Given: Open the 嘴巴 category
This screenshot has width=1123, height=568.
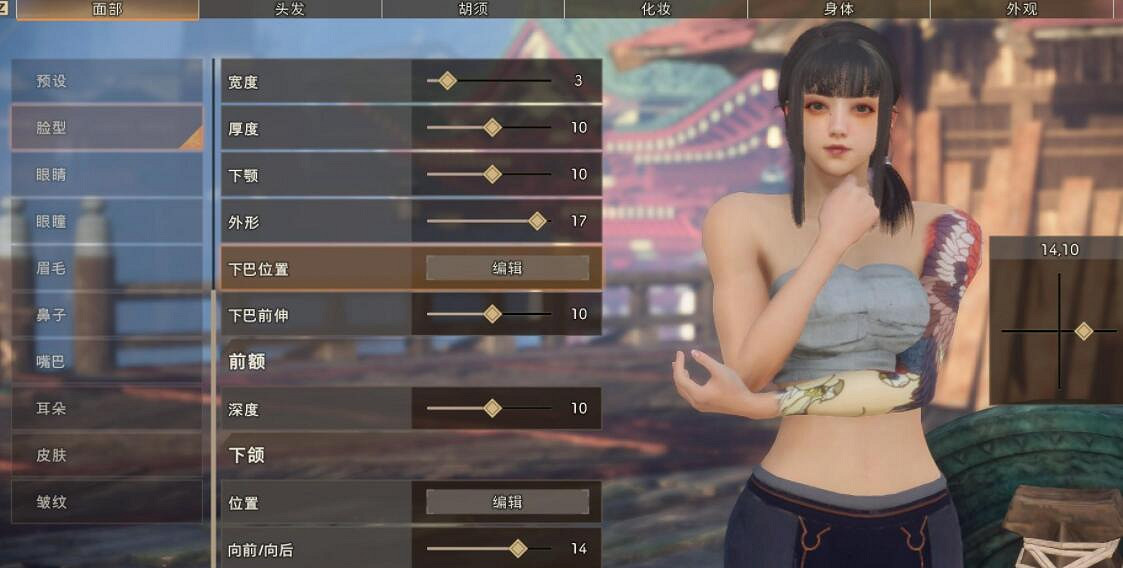Looking at the screenshot, I should coord(106,362).
